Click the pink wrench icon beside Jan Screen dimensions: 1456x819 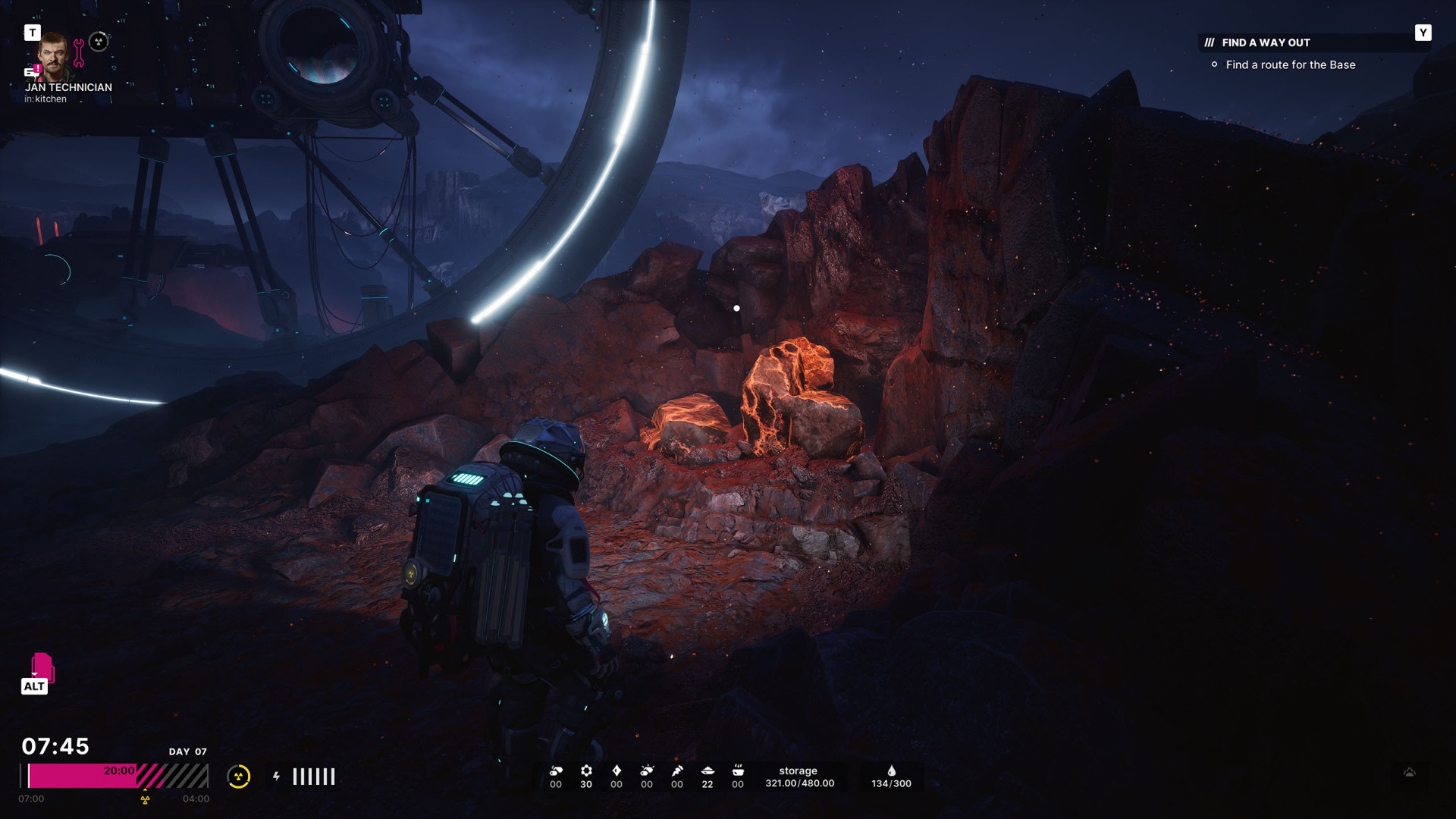click(79, 52)
